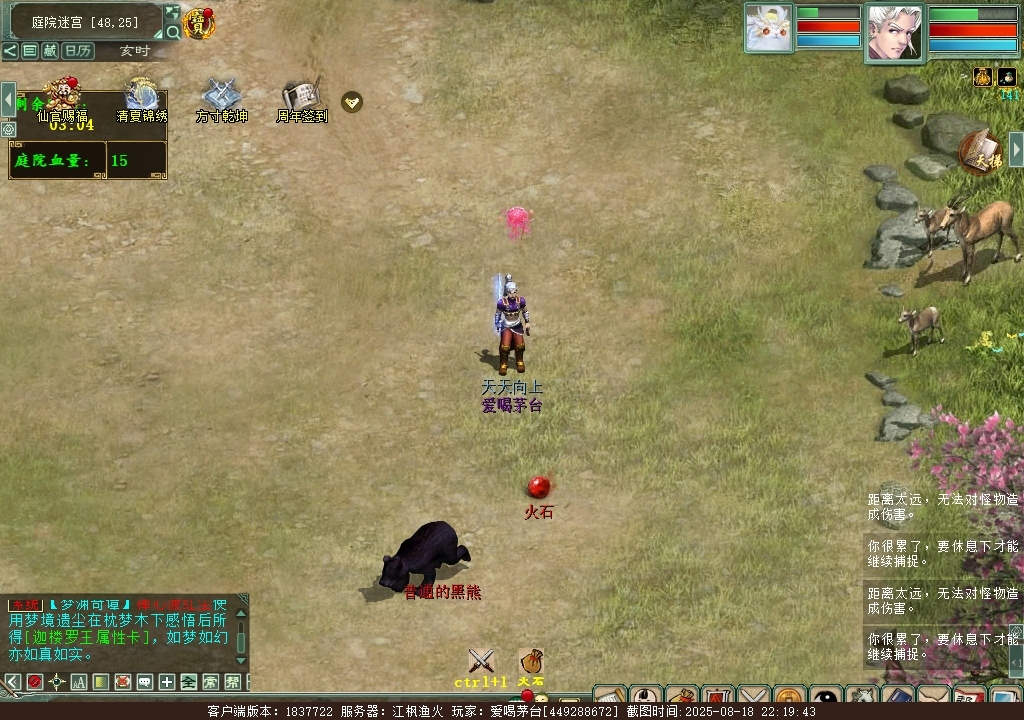Open the 清夏锦绣 event
This screenshot has width=1024, height=720.
pyautogui.click(x=141, y=97)
